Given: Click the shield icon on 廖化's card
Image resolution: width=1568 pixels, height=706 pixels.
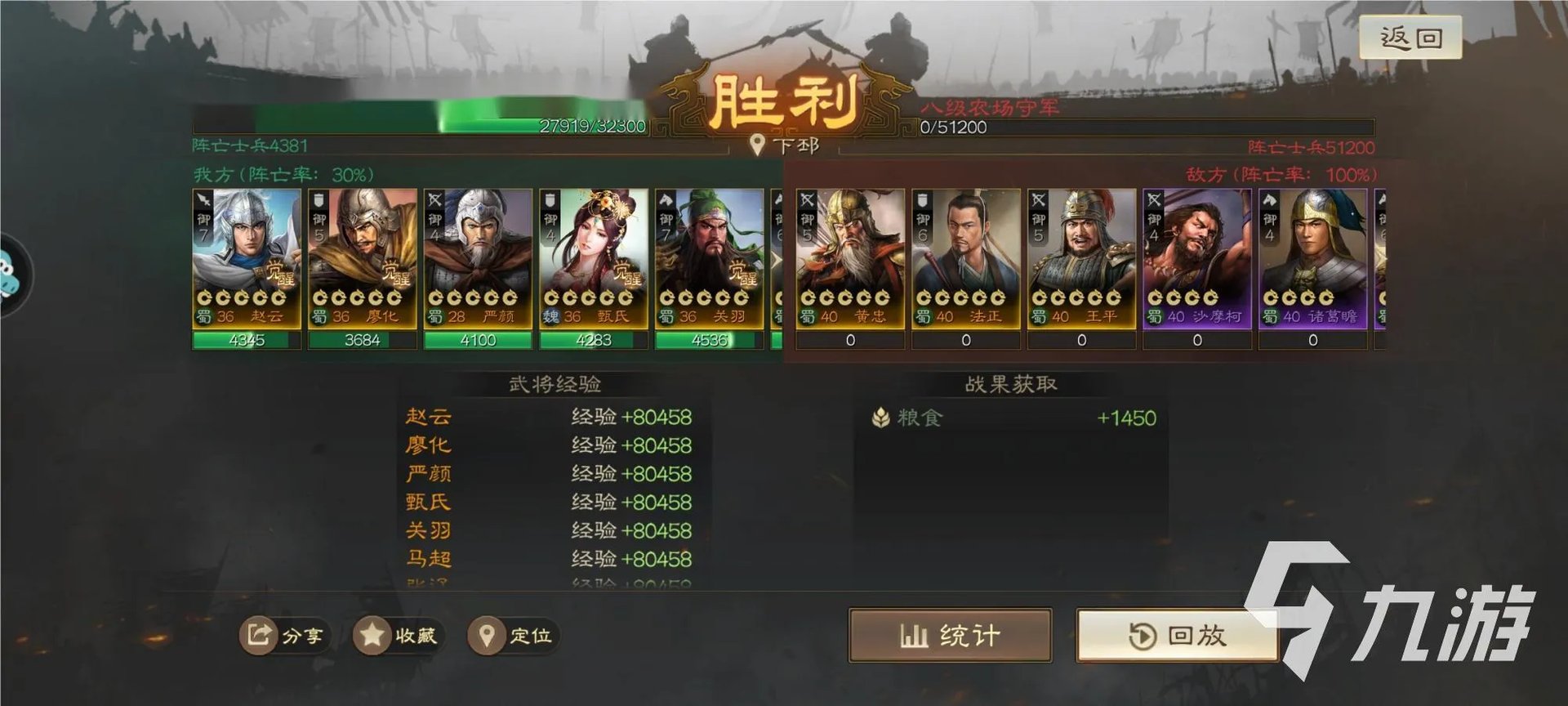Looking at the screenshot, I should 318,199.
